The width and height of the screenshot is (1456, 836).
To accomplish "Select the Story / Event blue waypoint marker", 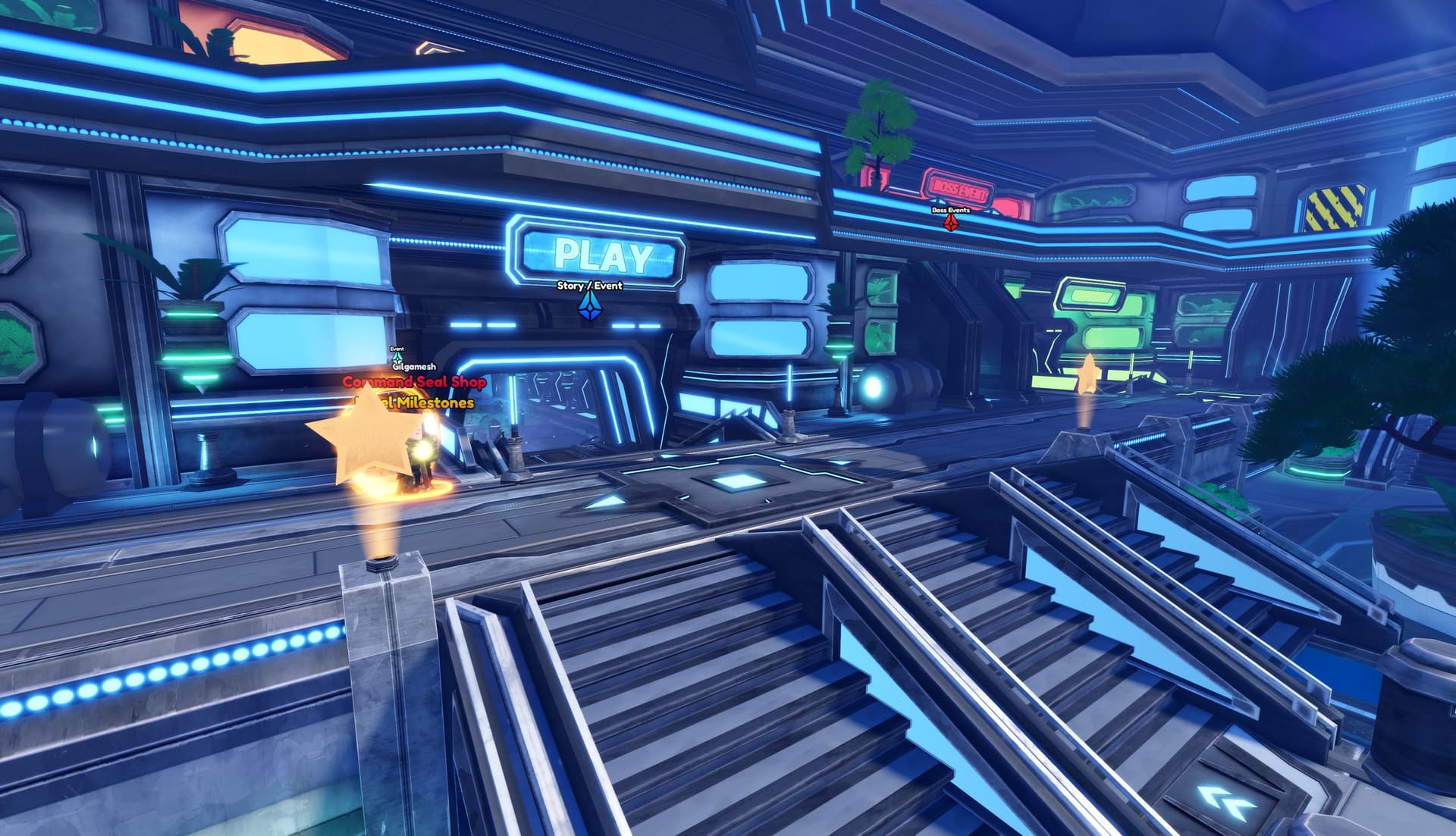I will point(589,305).
